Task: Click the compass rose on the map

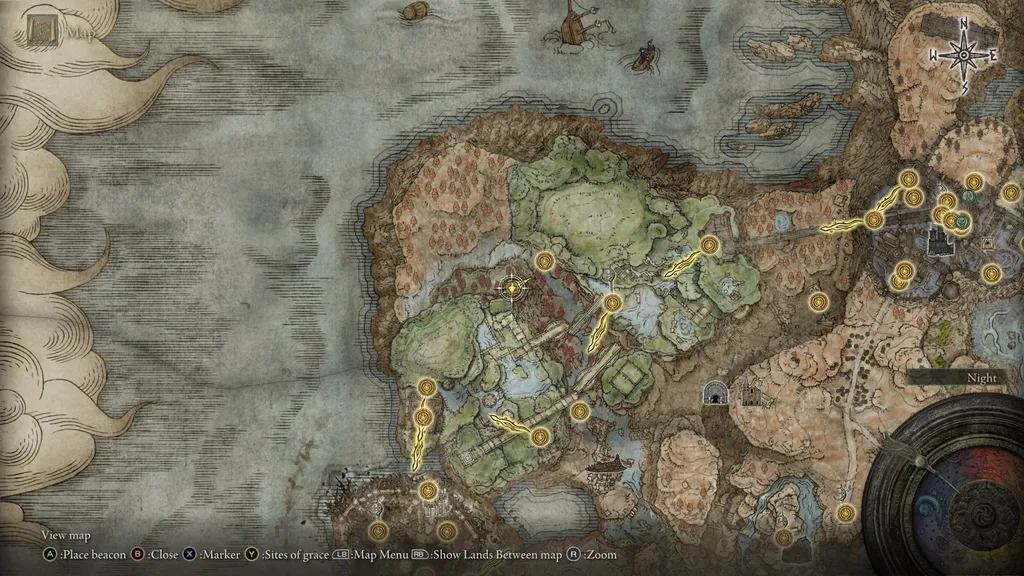Action: click(963, 55)
